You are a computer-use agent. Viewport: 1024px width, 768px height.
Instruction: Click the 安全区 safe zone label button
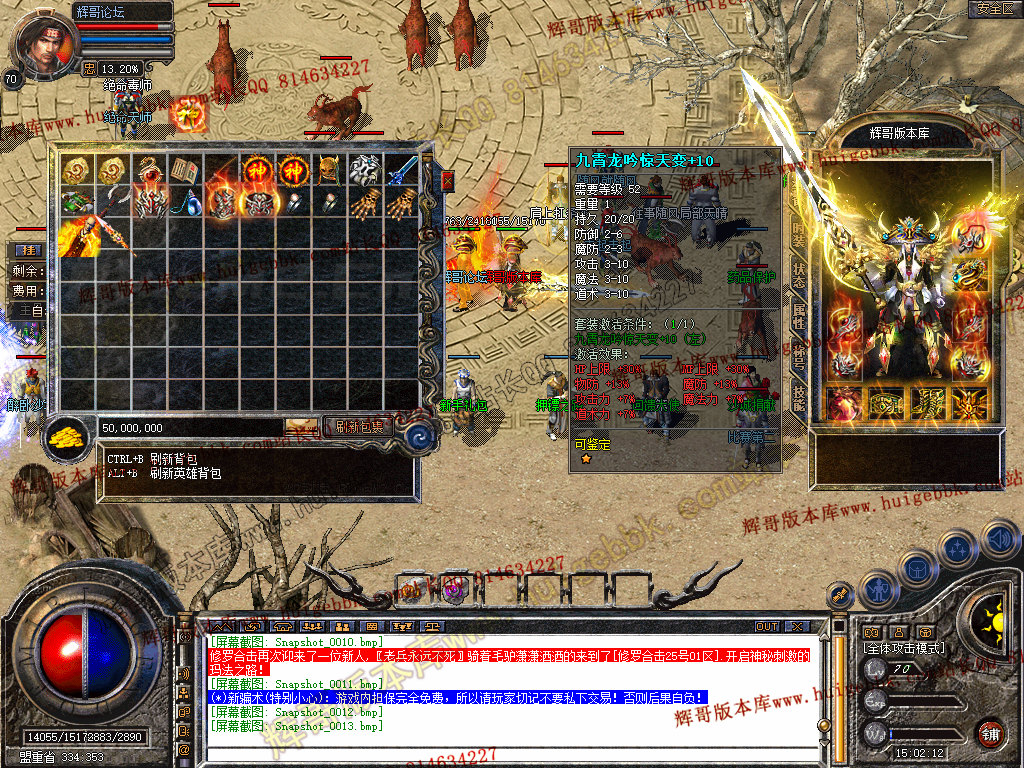(x=993, y=9)
